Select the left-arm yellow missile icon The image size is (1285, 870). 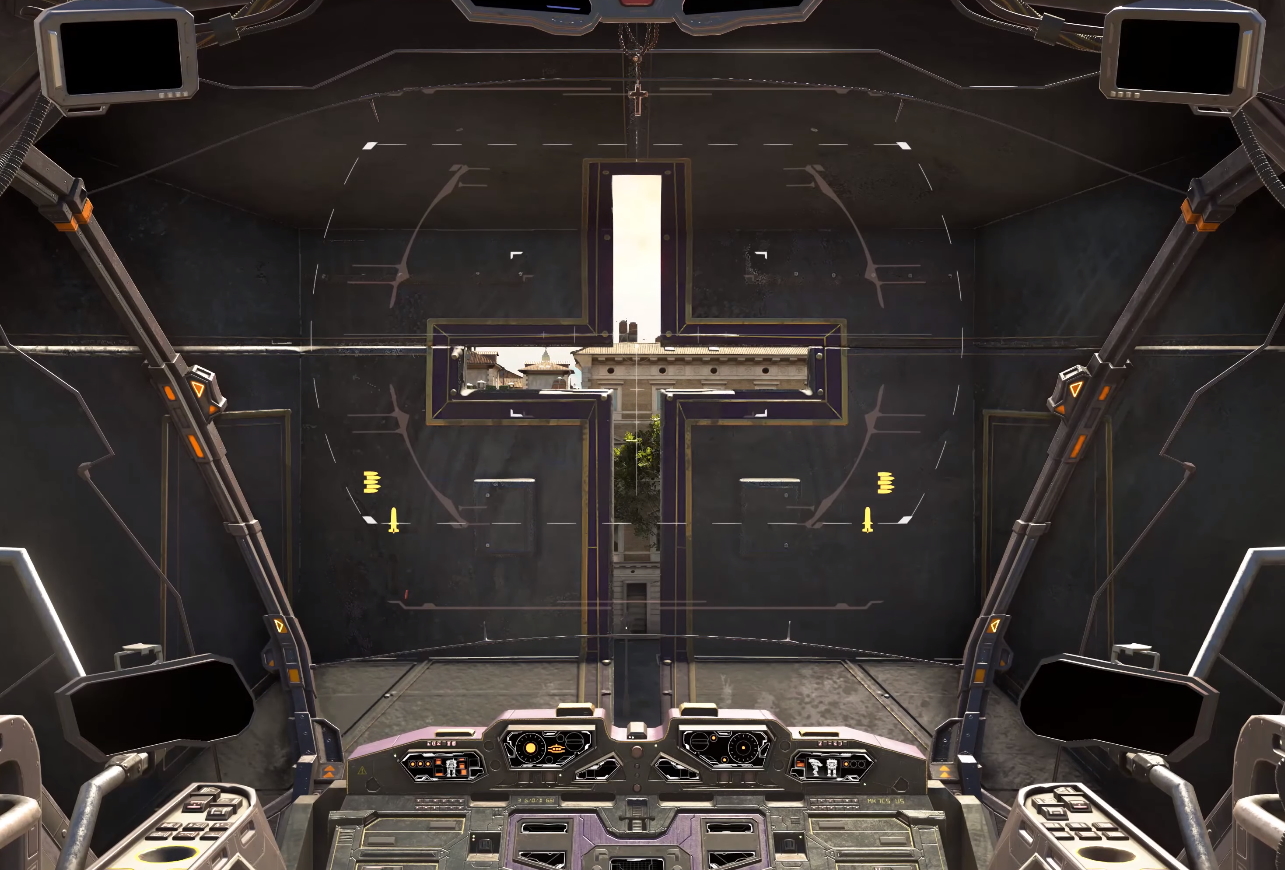click(393, 520)
